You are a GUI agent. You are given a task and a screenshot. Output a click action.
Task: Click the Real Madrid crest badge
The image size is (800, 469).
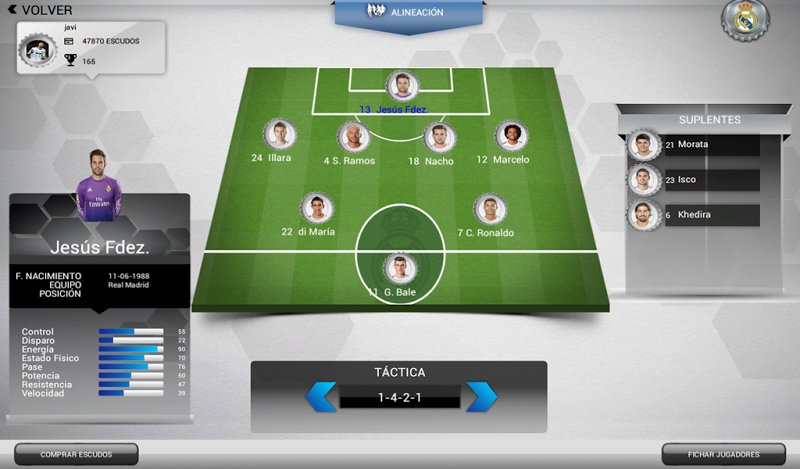click(745, 20)
